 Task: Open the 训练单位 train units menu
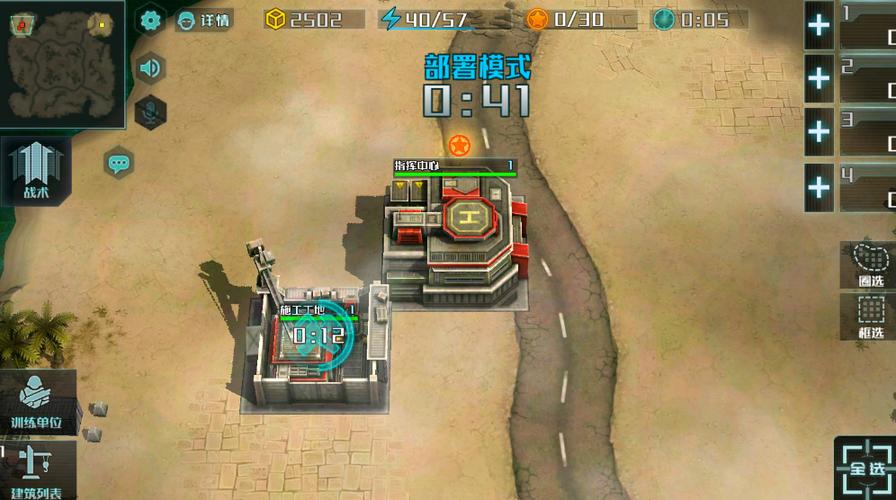[38, 401]
